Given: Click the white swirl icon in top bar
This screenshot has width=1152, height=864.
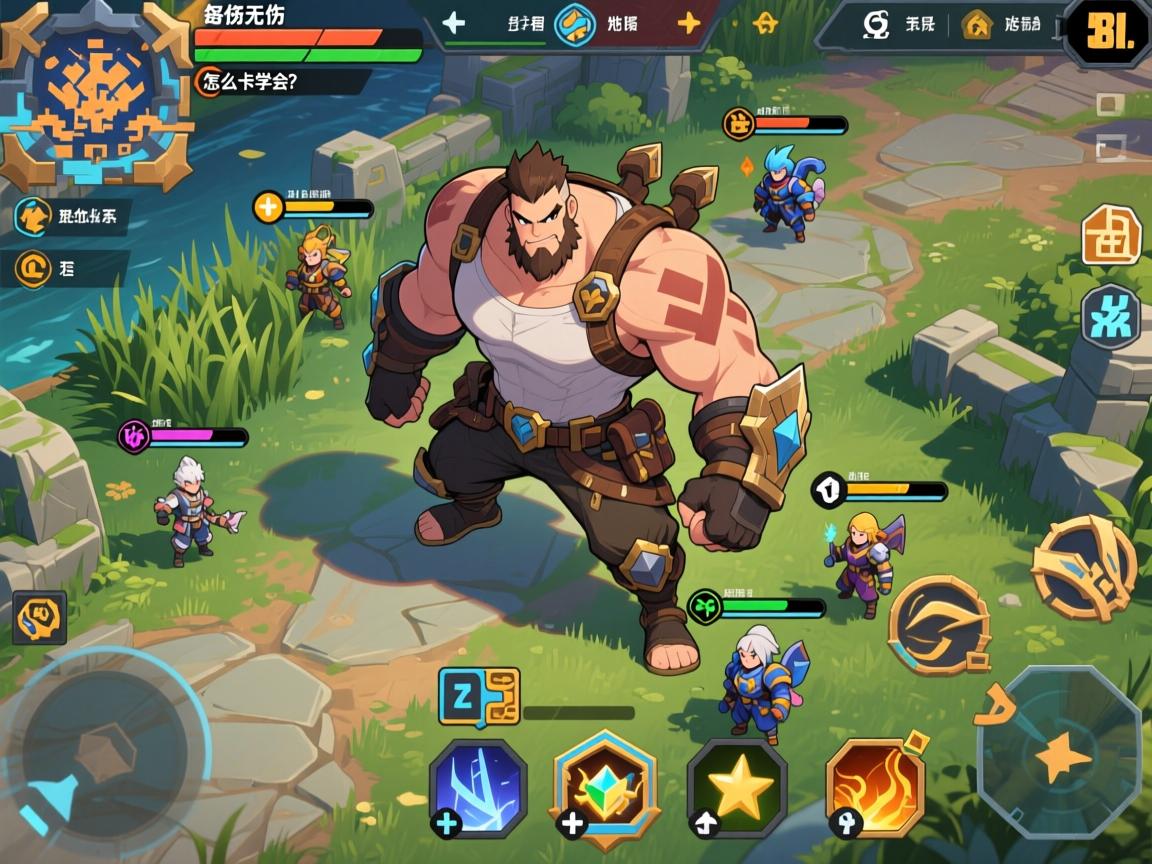Looking at the screenshot, I should pos(877,24).
